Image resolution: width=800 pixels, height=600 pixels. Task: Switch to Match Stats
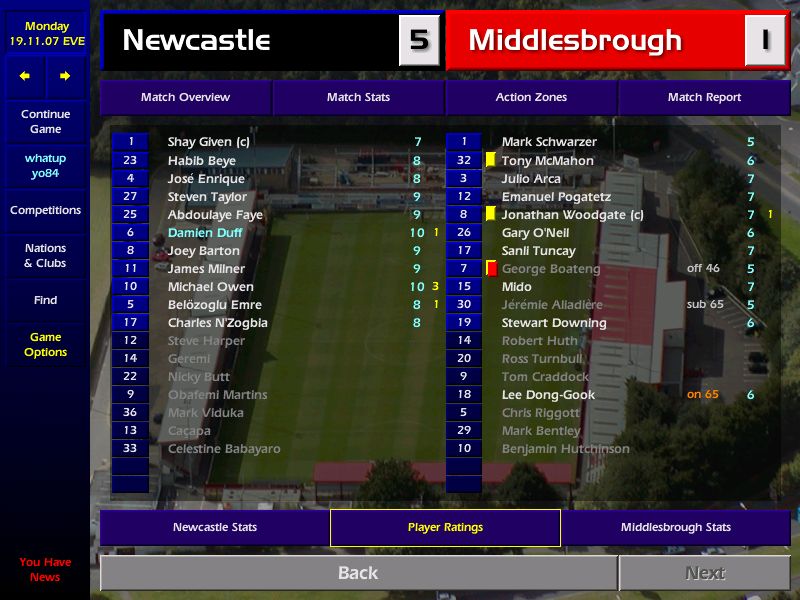pos(358,97)
